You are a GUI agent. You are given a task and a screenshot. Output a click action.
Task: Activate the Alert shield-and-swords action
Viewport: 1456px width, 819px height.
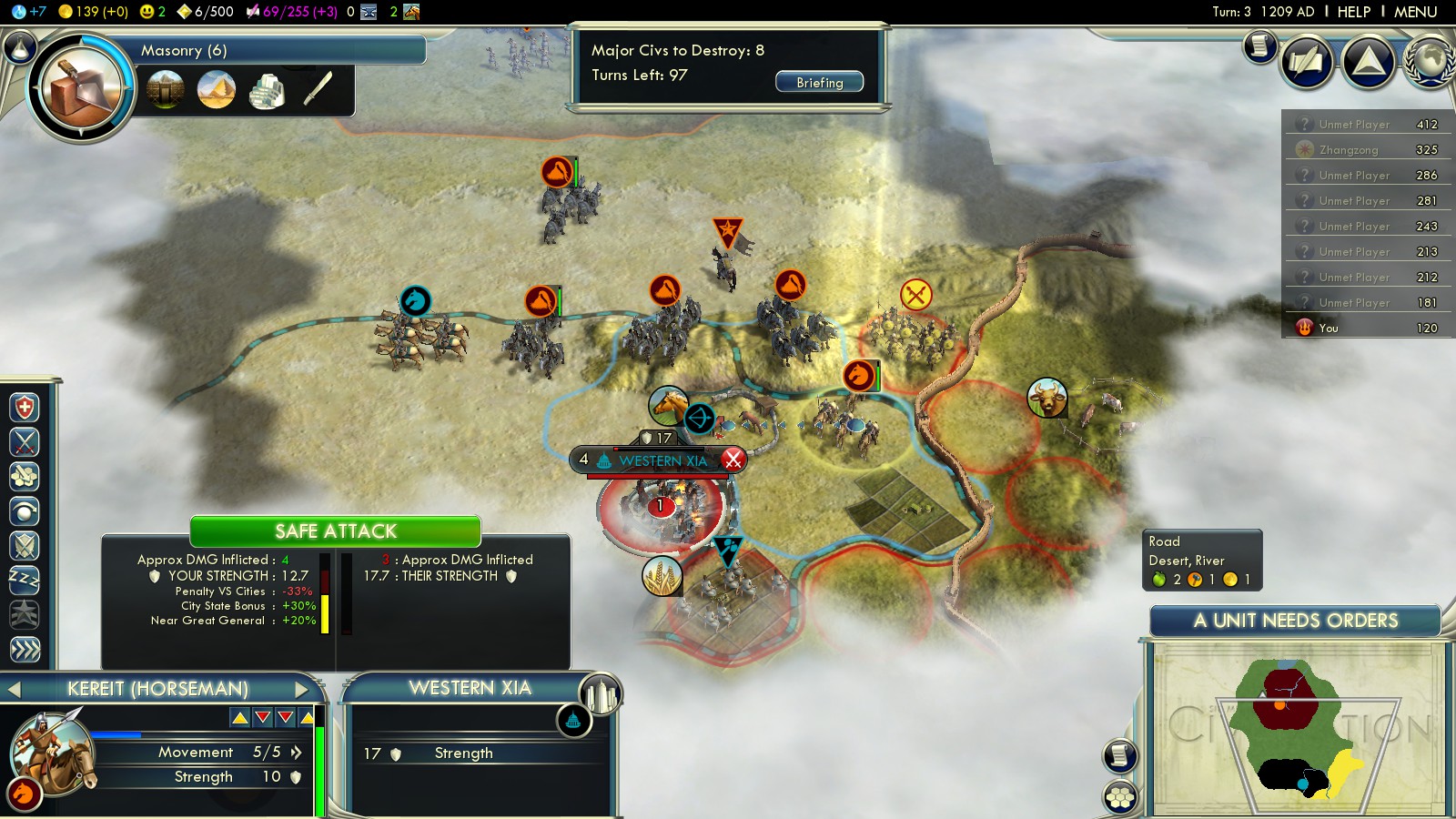coord(25,545)
